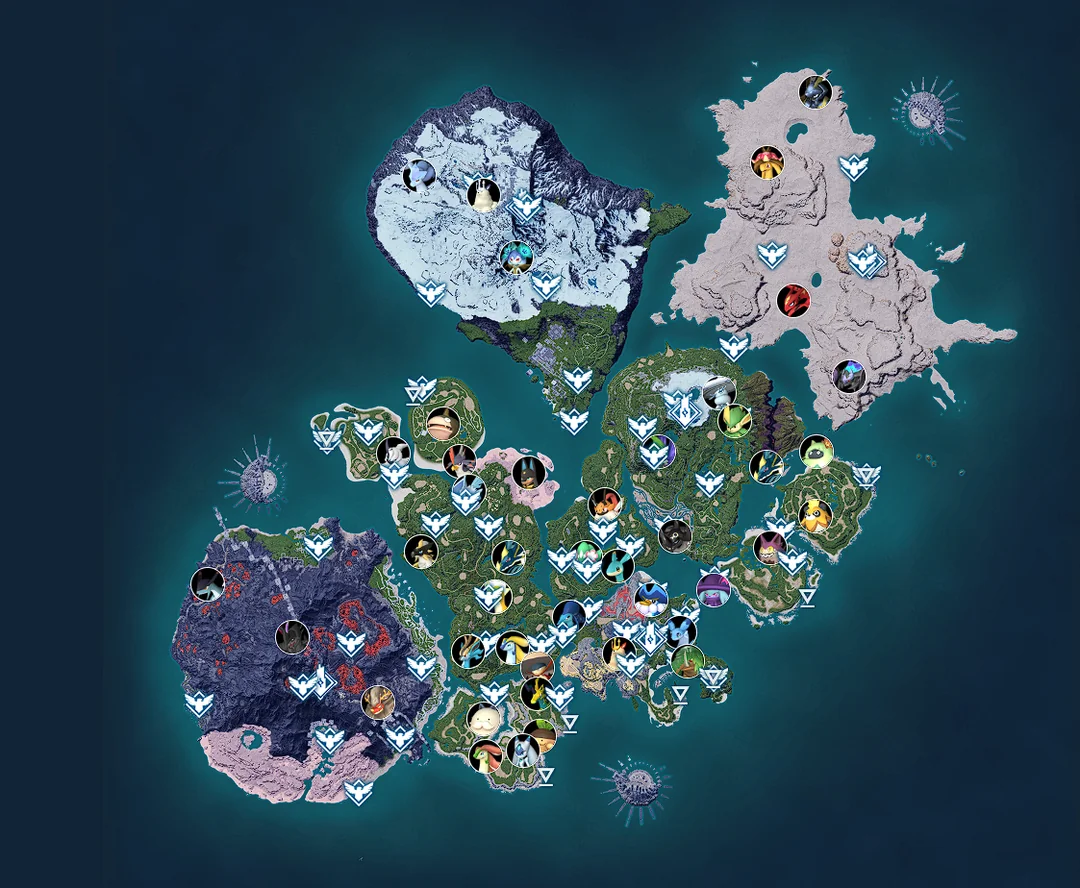
Task: Select the dark boss marker with cyan highlights on volcano
Action: tap(208, 584)
